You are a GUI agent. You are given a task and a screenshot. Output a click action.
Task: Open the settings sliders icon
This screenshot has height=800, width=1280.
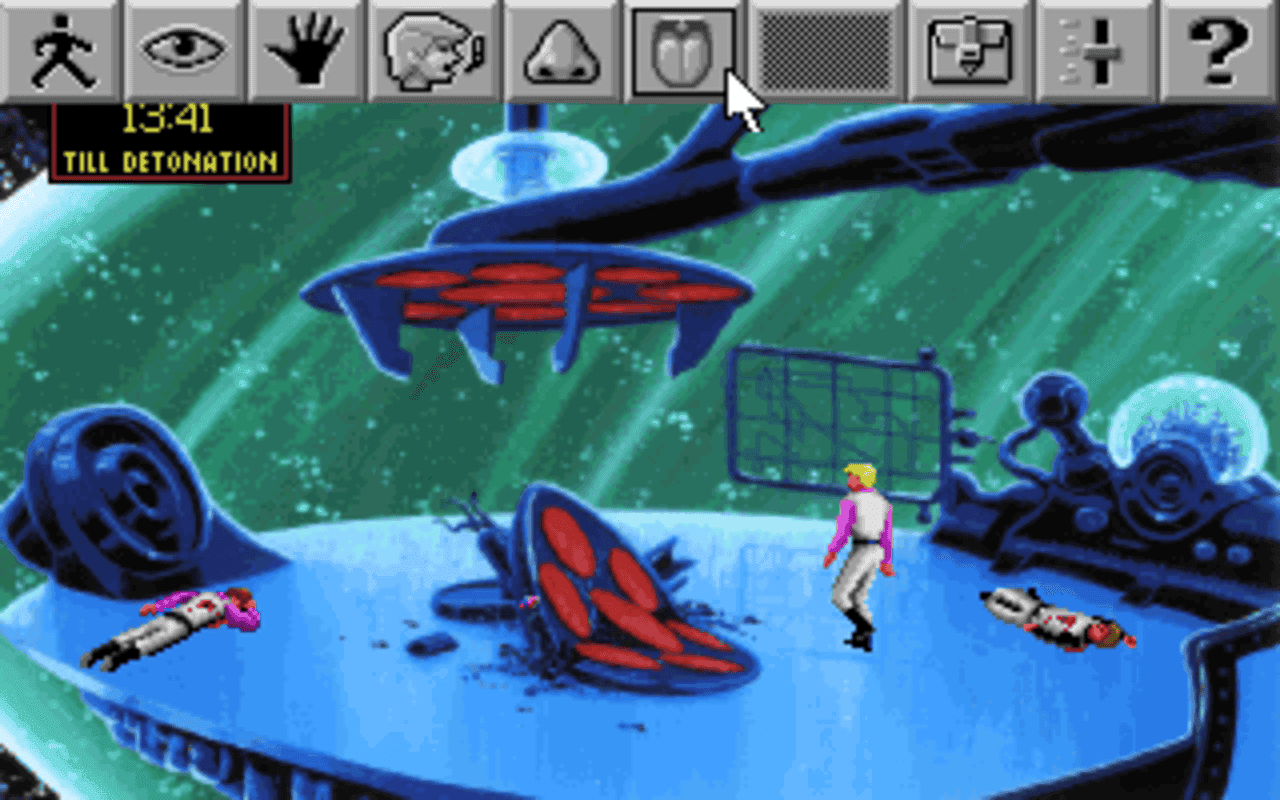click(x=1095, y=48)
